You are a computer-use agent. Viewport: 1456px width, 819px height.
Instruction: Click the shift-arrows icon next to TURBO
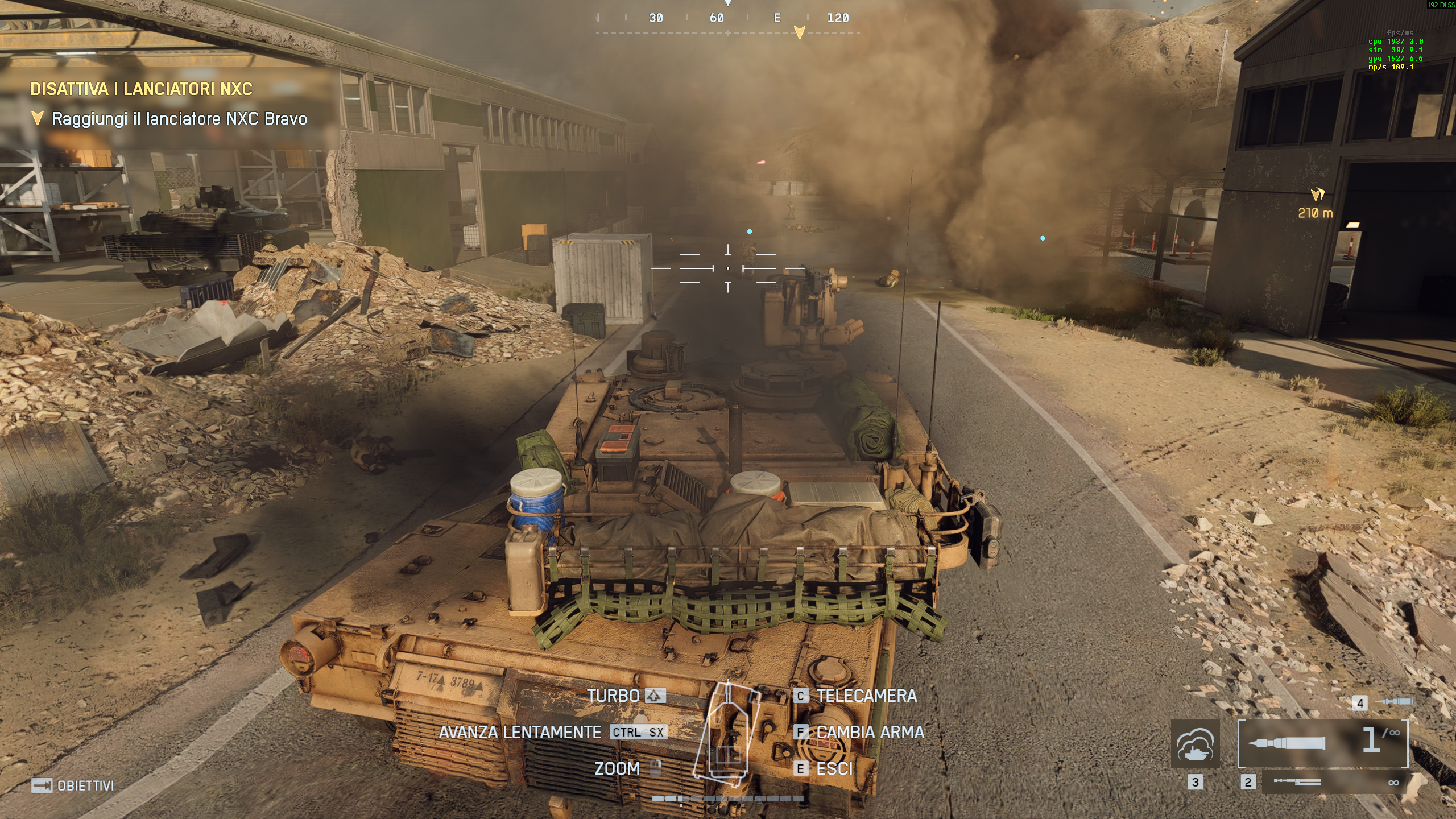(655, 696)
